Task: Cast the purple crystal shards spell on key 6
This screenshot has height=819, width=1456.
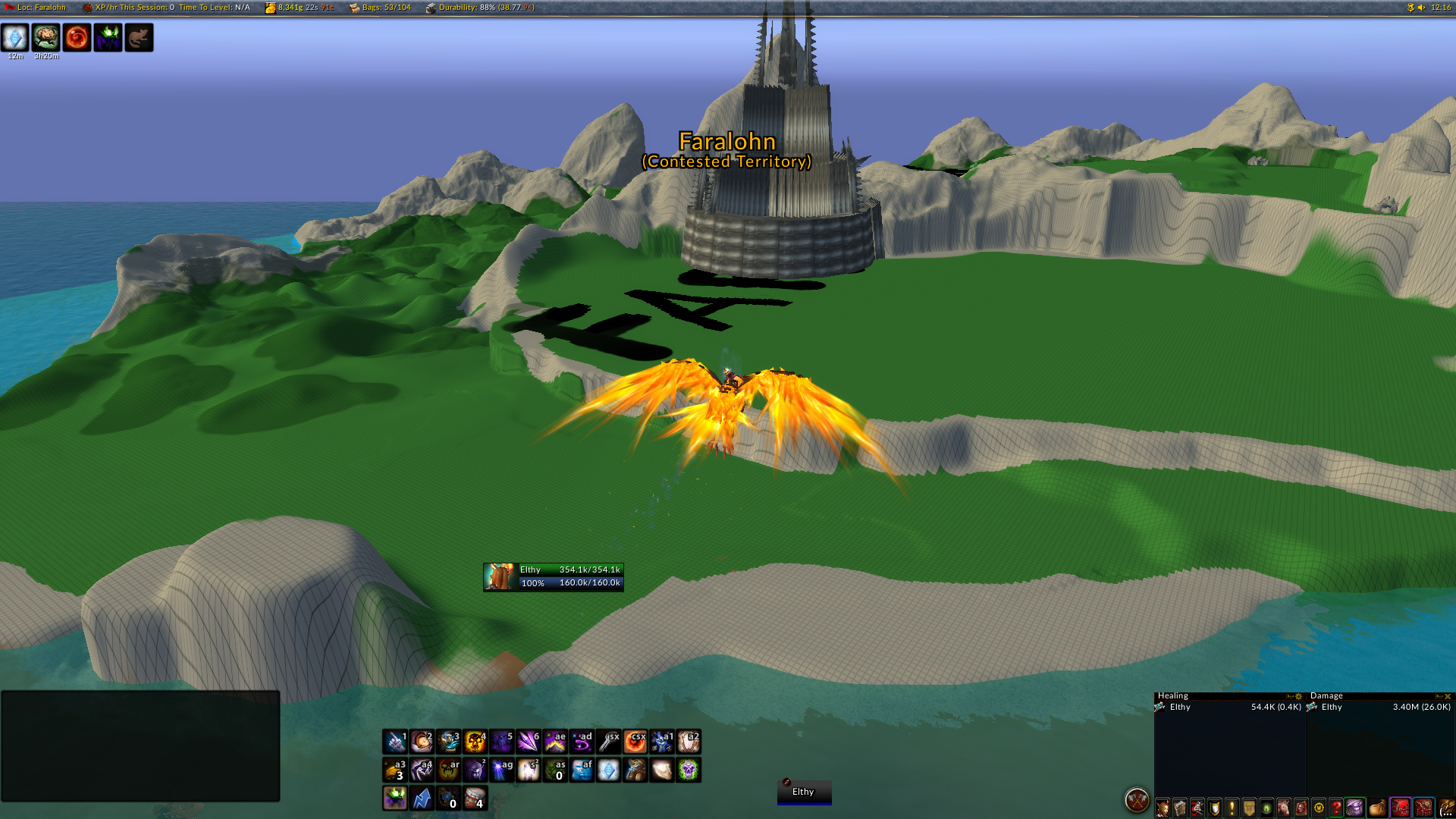Action: click(x=529, y=742)
